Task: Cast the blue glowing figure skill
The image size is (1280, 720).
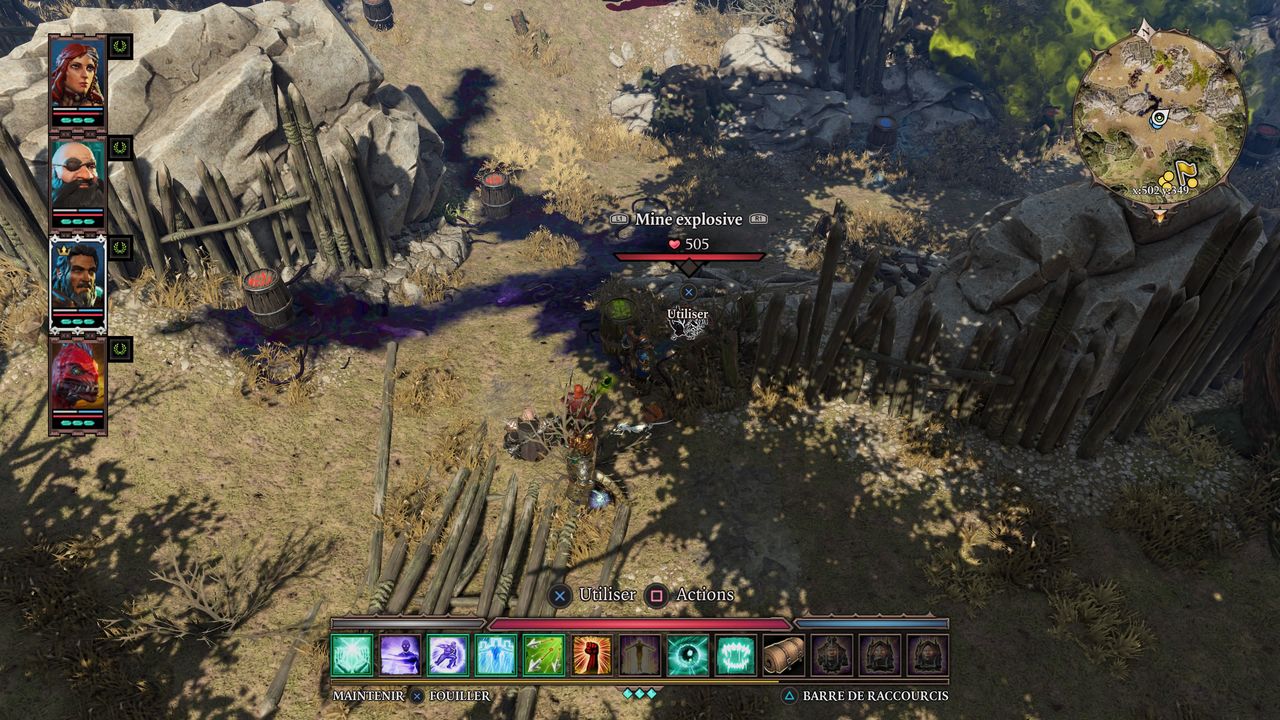Action: pyautogui.click(x=496, y=655)
